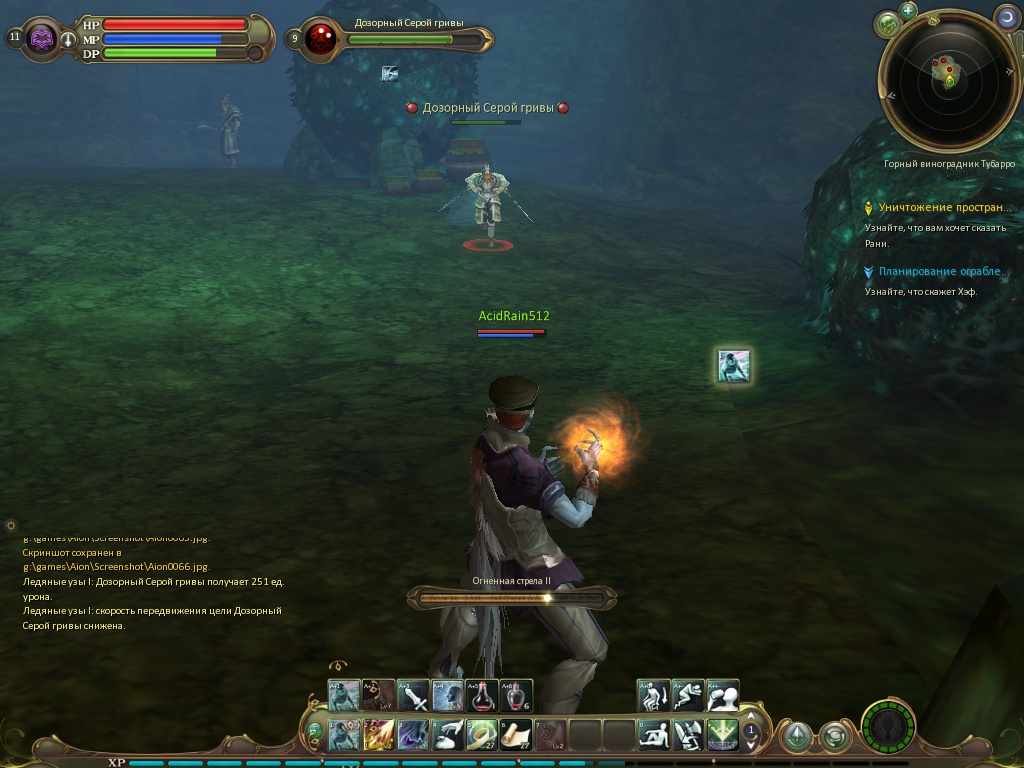
Task: Activate the sword attack skill icon
Action: pyautogui.click(x=413, y=695)
